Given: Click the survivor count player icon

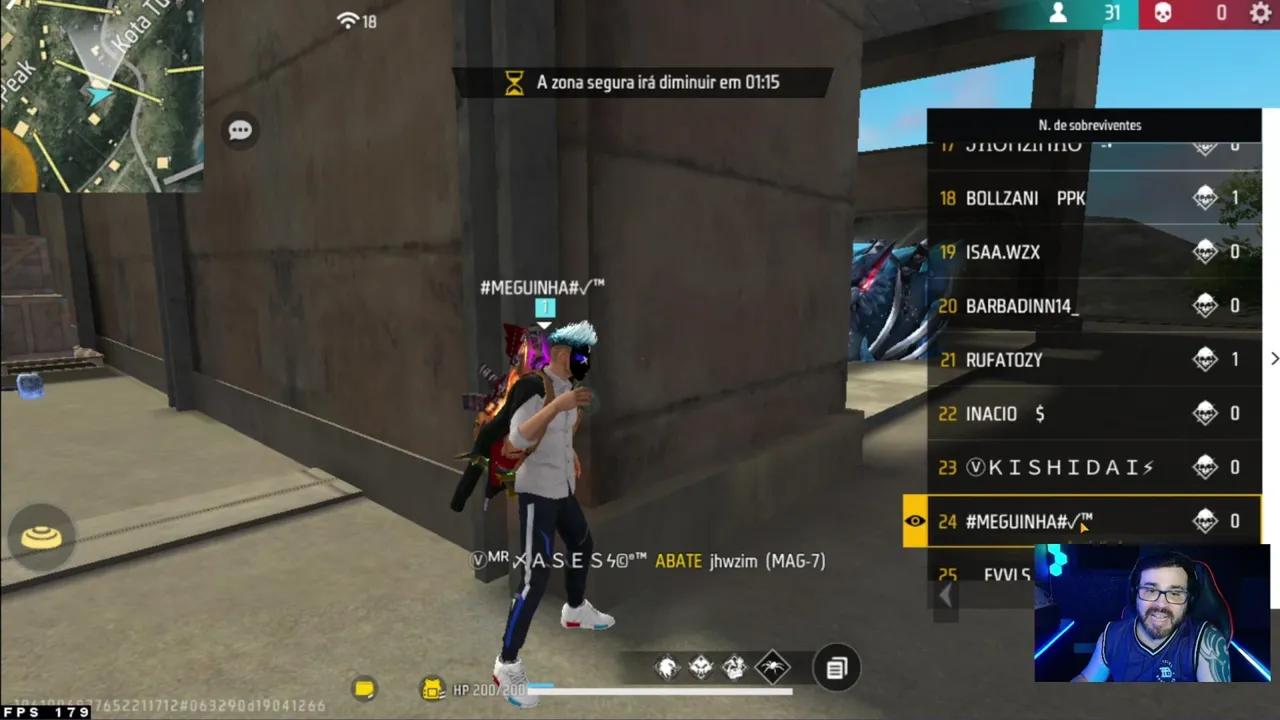Looking at the screenshot, I should pos(1057,14).
